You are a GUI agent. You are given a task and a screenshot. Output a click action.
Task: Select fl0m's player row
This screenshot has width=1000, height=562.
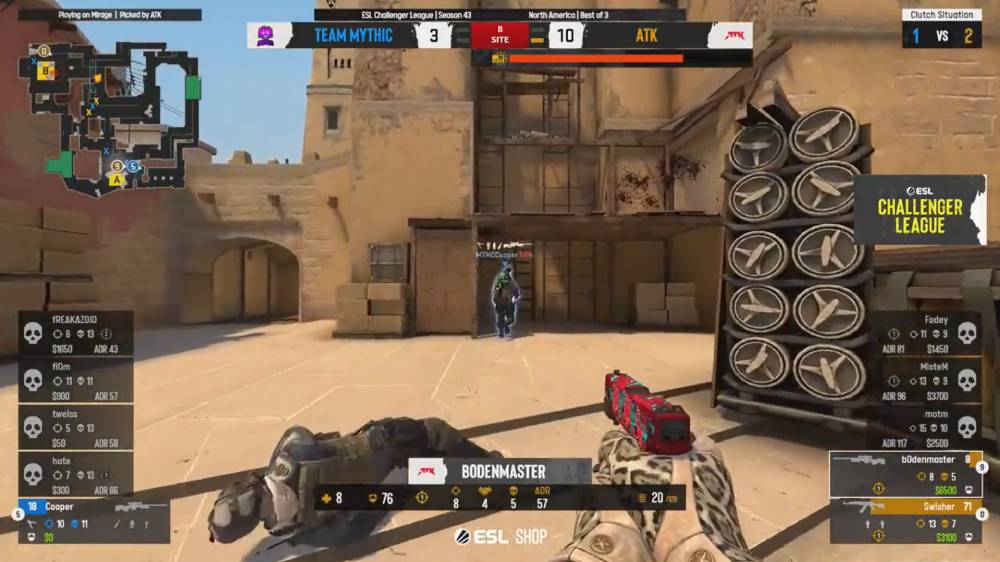(76, 380)
